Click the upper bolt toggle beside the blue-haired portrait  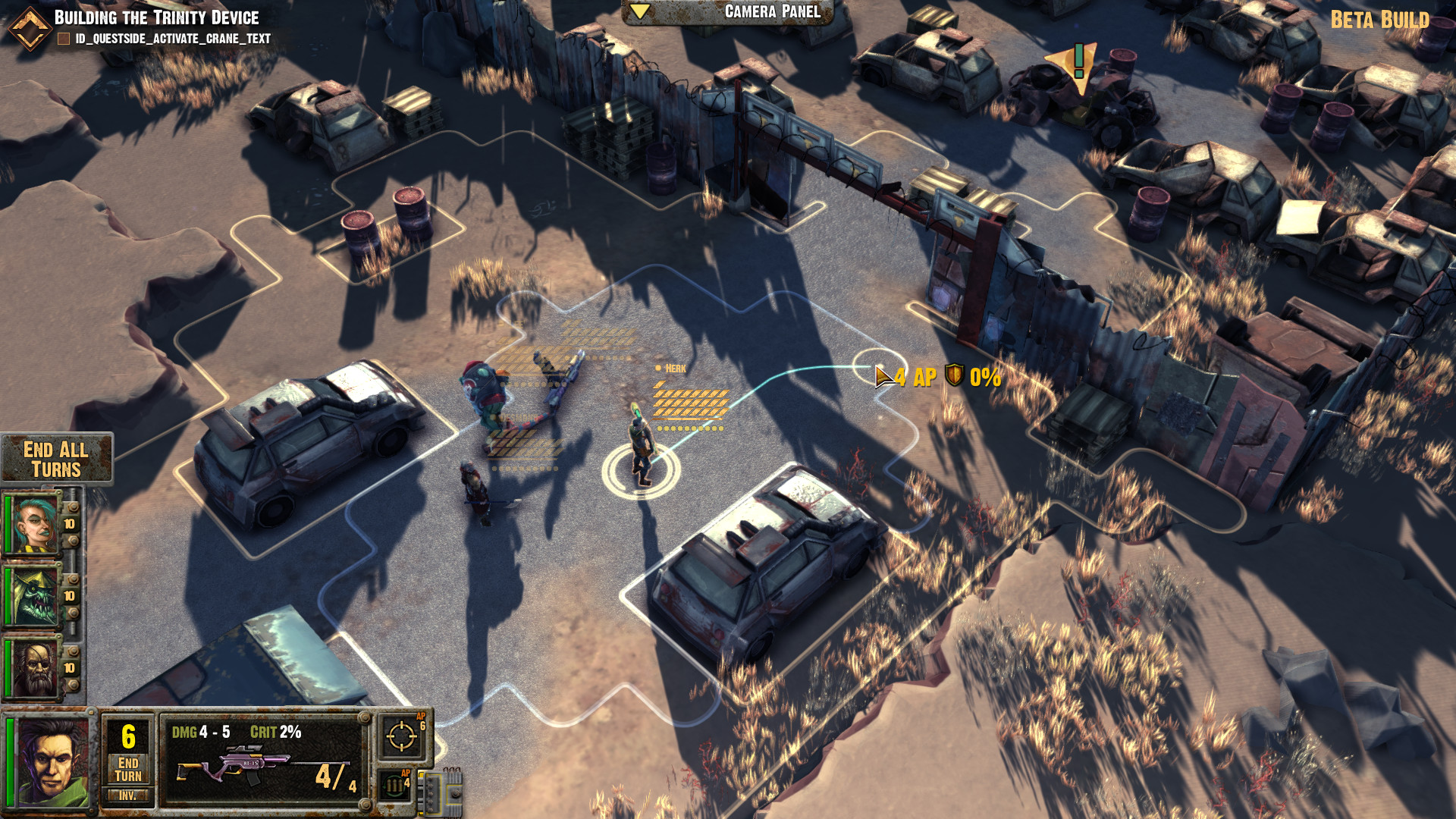(72, 507)
